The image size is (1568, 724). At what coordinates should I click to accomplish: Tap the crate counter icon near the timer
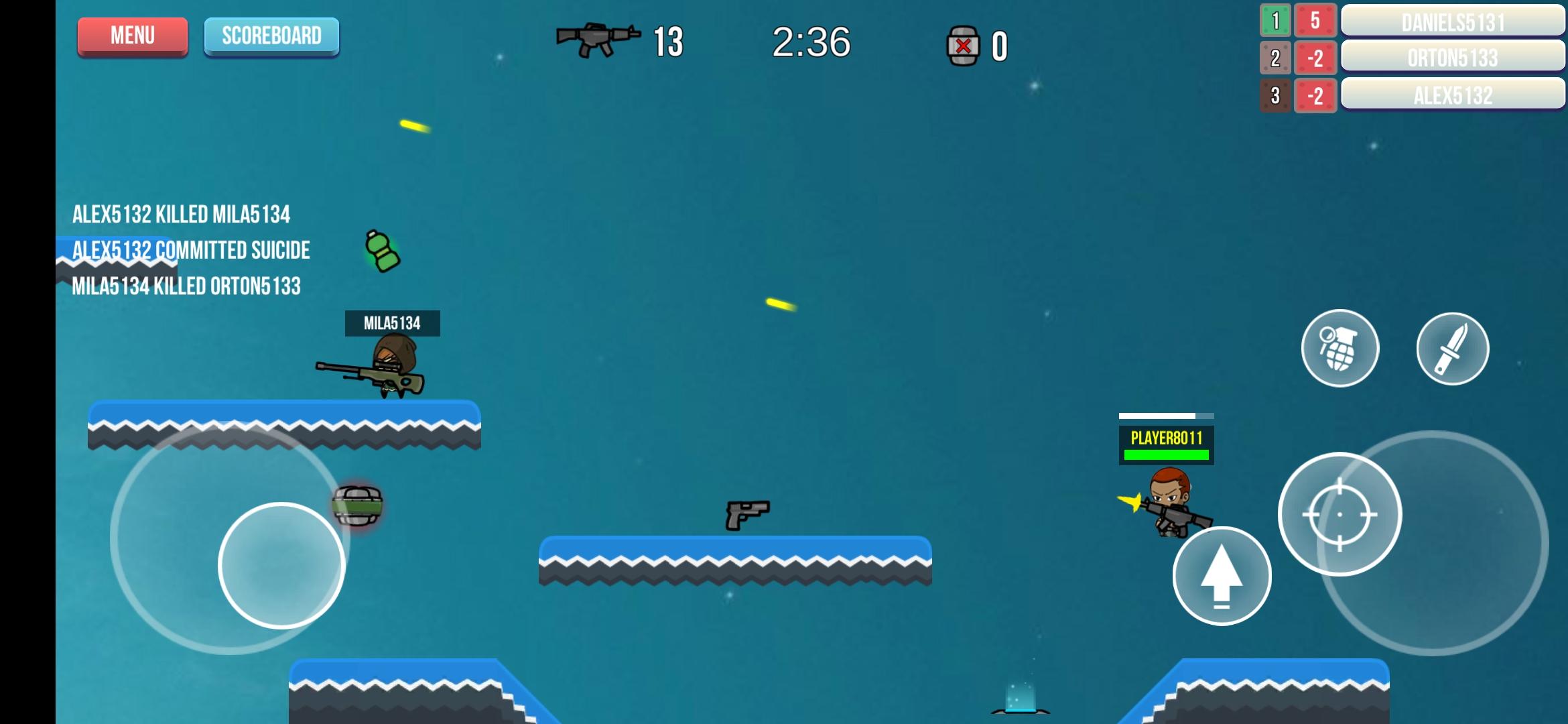964,44
